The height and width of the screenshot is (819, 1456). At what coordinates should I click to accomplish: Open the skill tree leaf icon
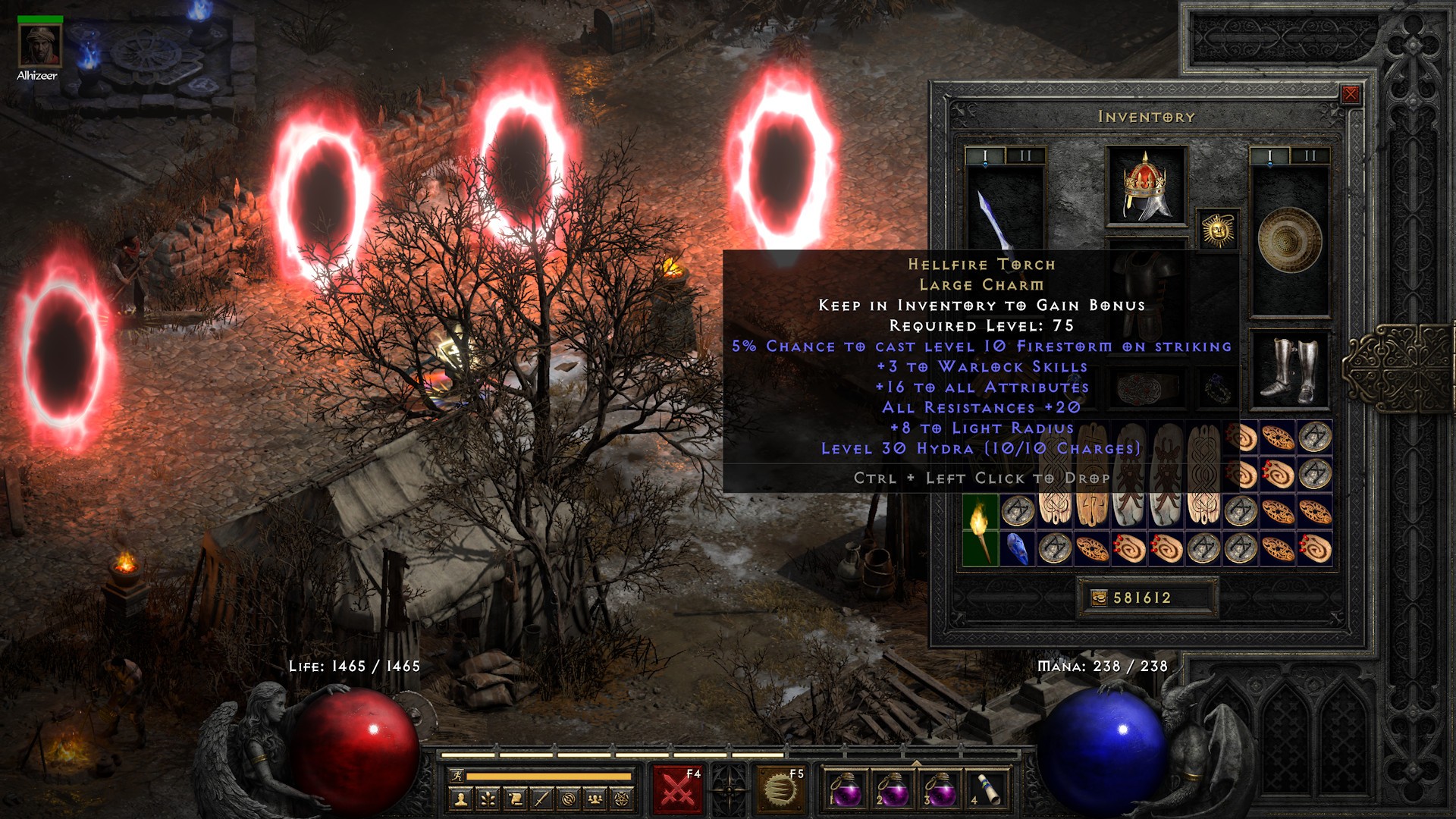click(x=488, y=799)
